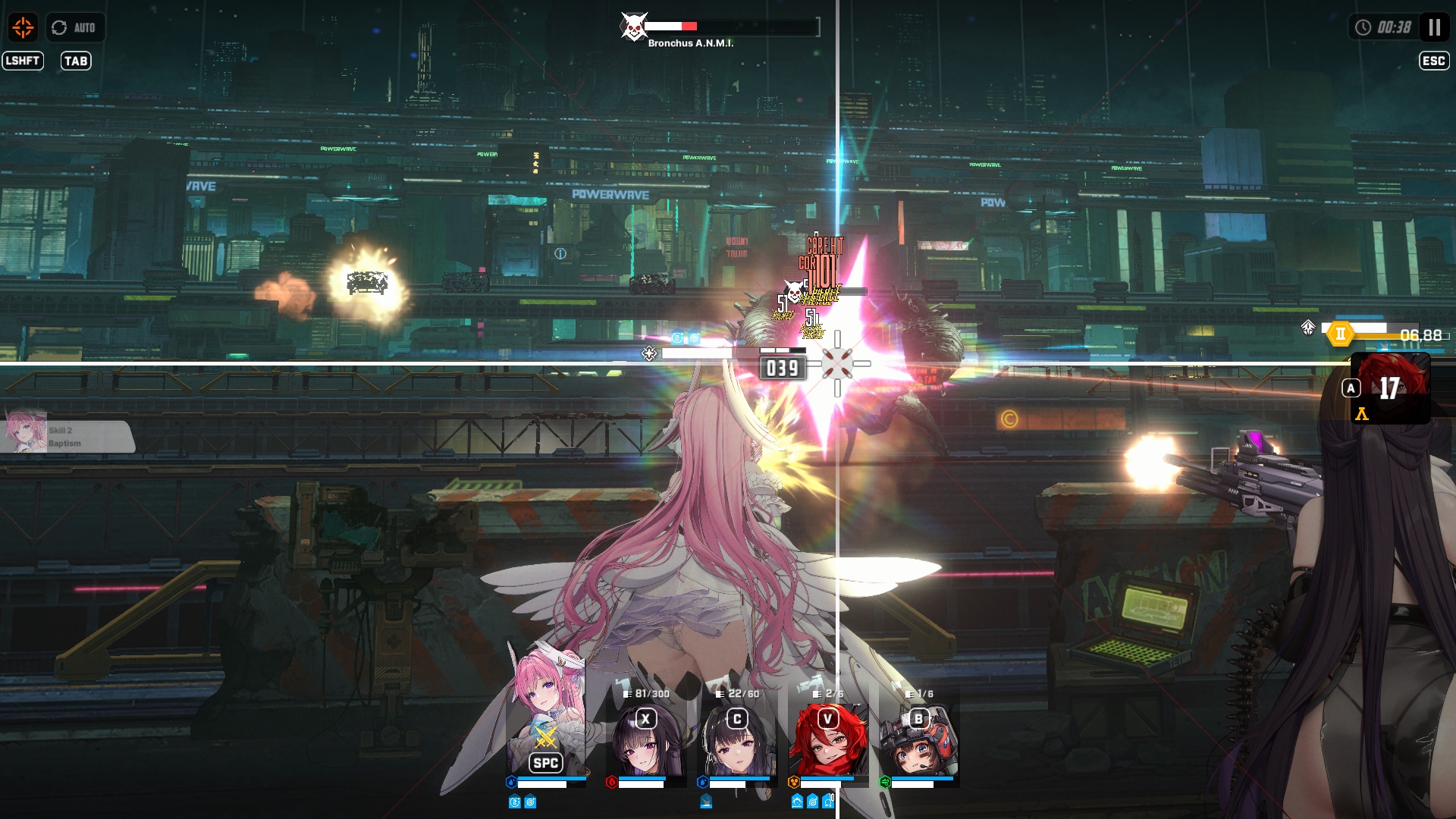Toggle AUTO battle mode
The width and height of the screenshot is (1456, 819).
(x=74, y=27)
